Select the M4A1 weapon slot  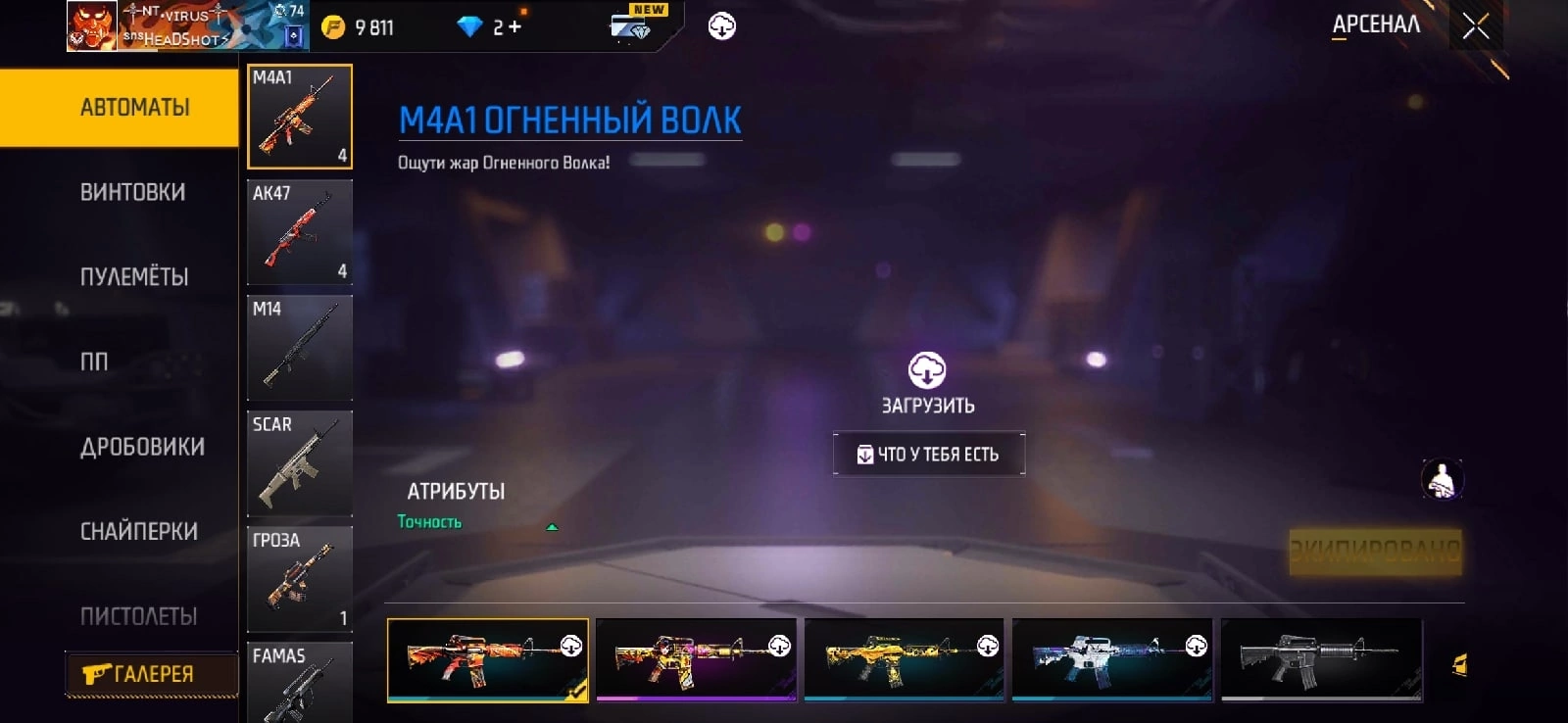coord(300,117)
